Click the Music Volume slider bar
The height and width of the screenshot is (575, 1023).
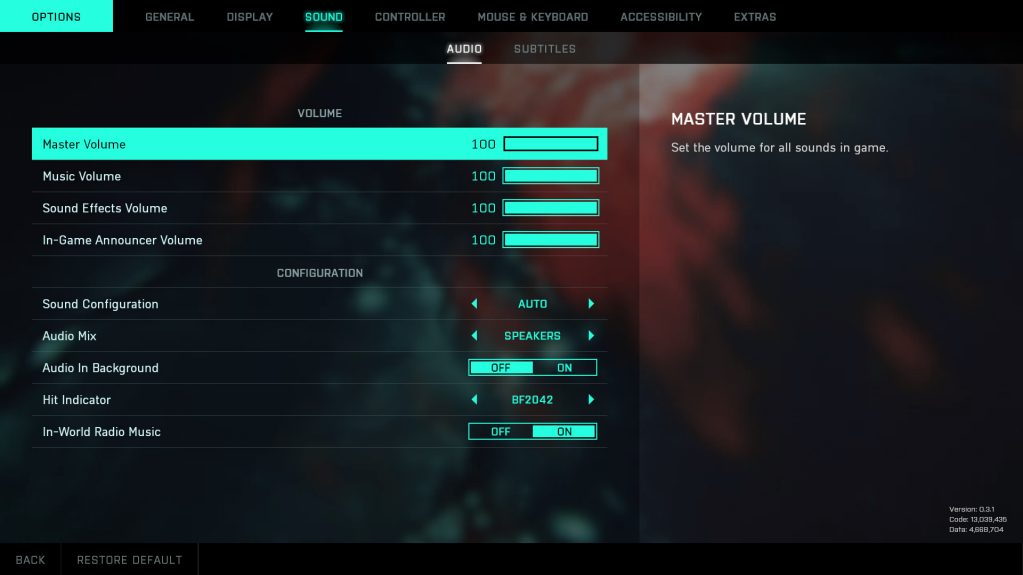(x=550, y=176)
